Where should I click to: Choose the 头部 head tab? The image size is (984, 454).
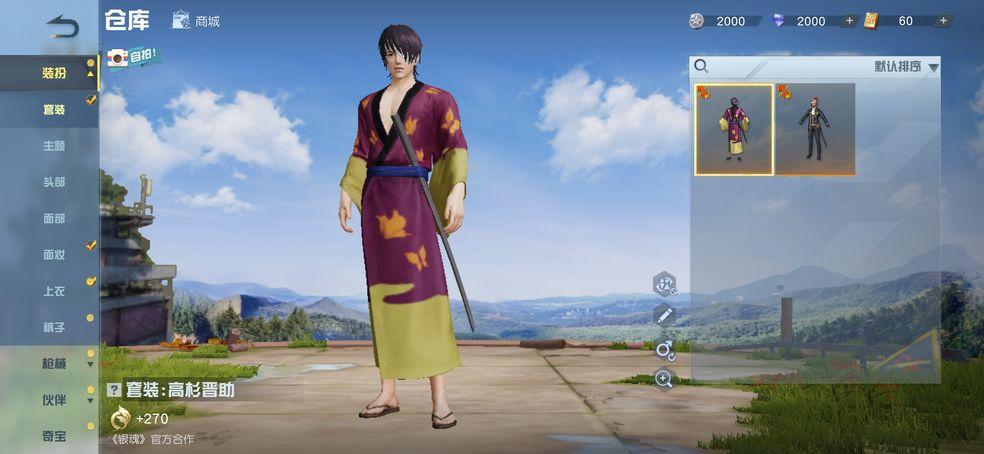pyautogui.click(x=53, y=182)
